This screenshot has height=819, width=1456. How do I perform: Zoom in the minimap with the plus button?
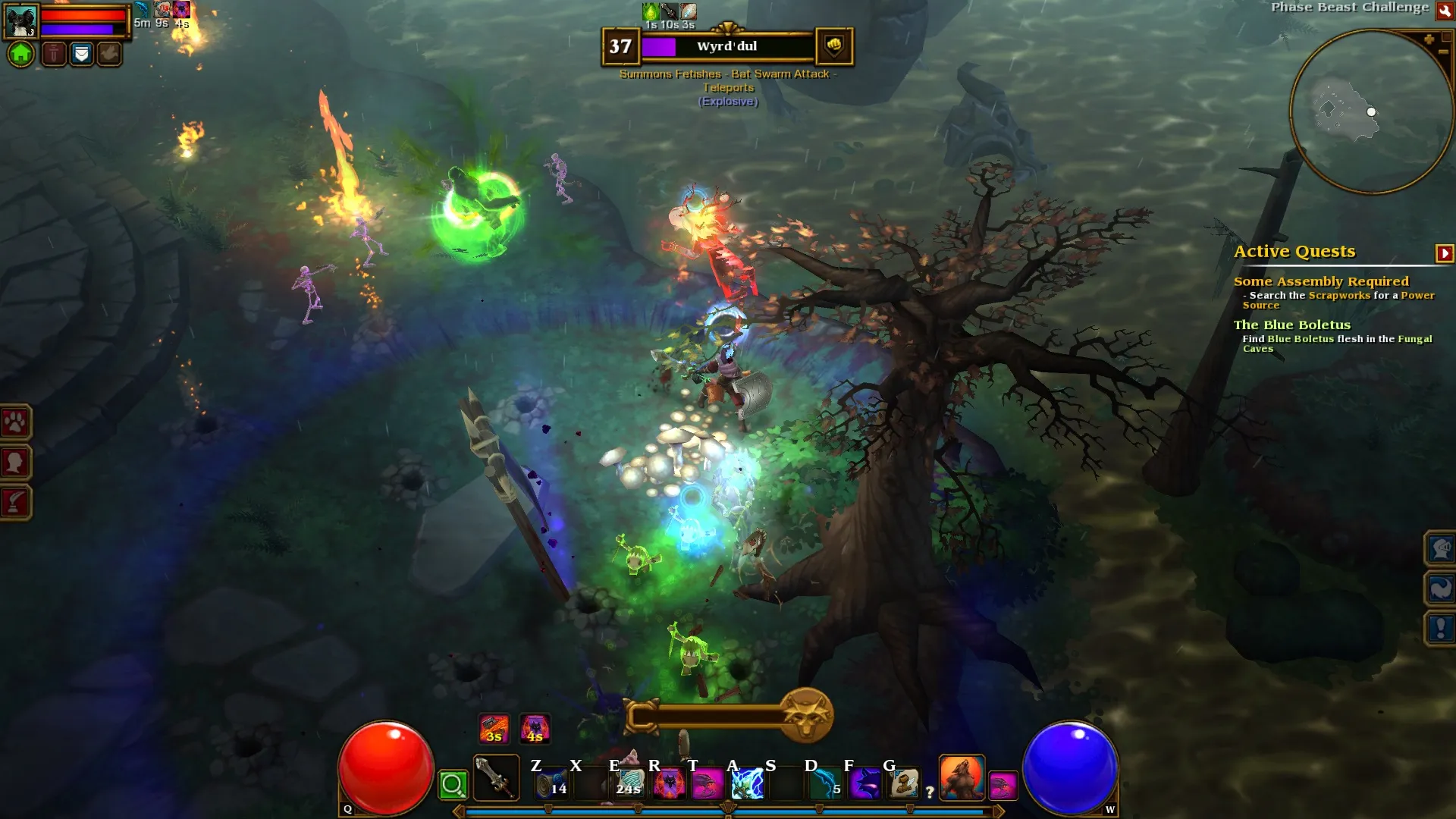click(x=1429, y=39)
